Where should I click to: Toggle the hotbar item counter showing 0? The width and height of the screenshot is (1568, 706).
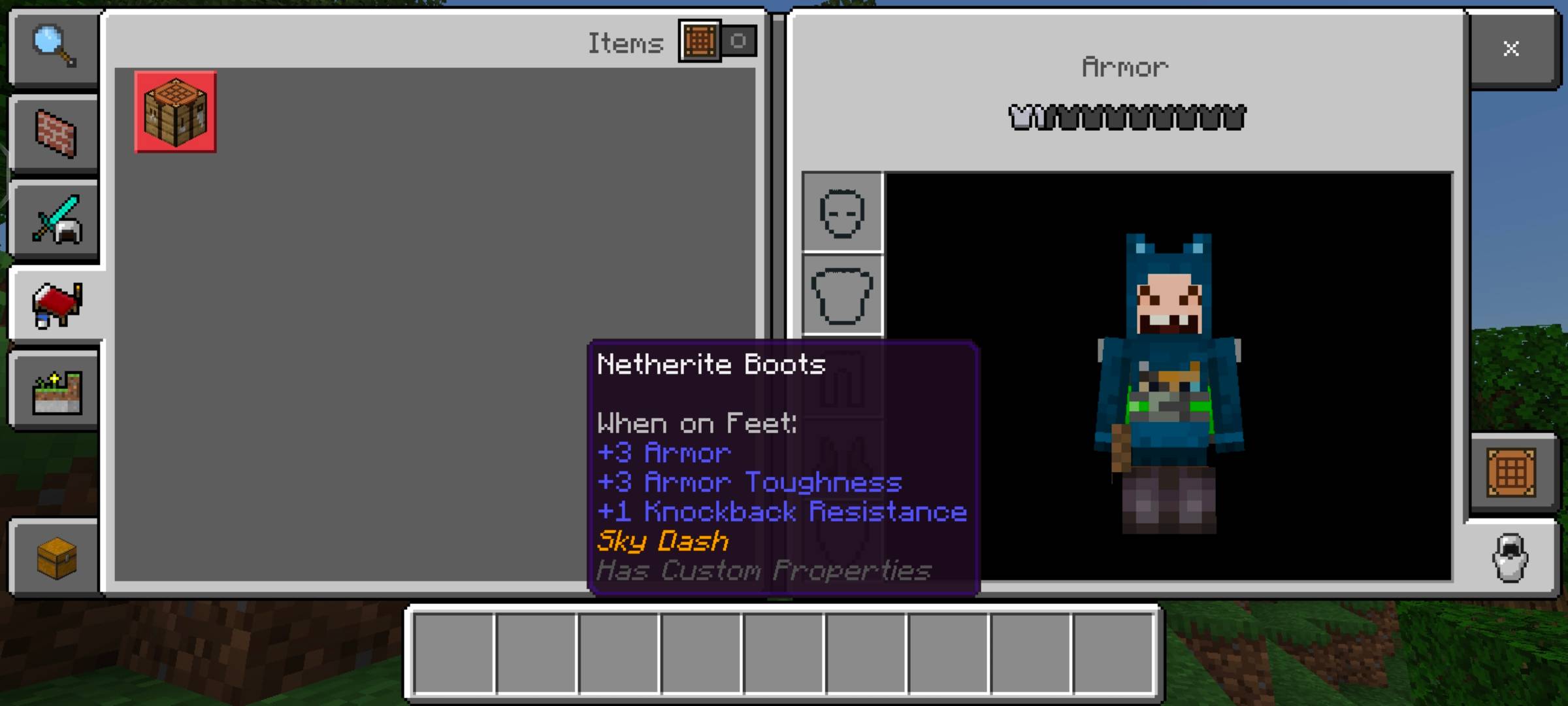tap(738, 41)
